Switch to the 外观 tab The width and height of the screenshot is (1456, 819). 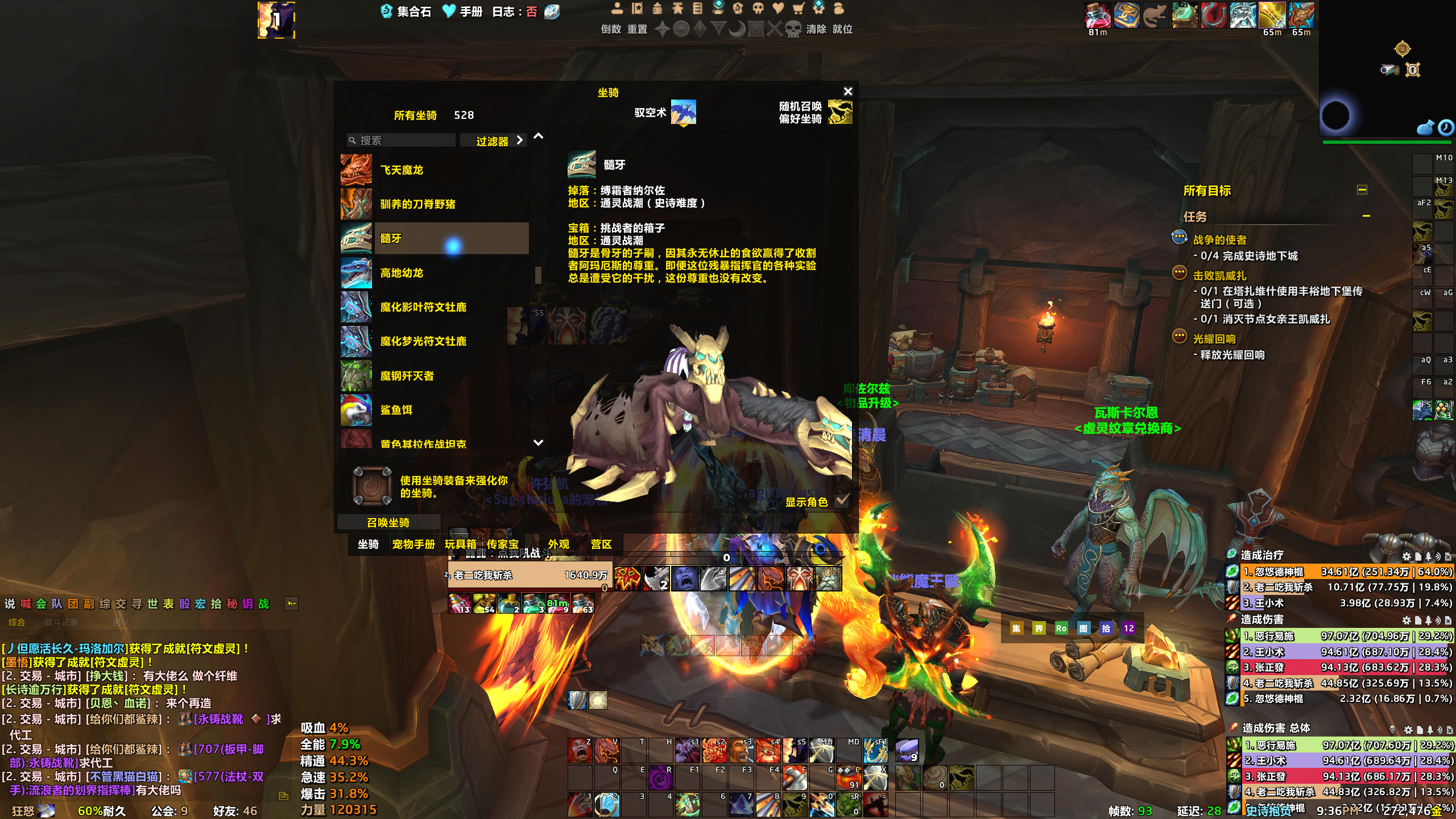click(559, 544)
